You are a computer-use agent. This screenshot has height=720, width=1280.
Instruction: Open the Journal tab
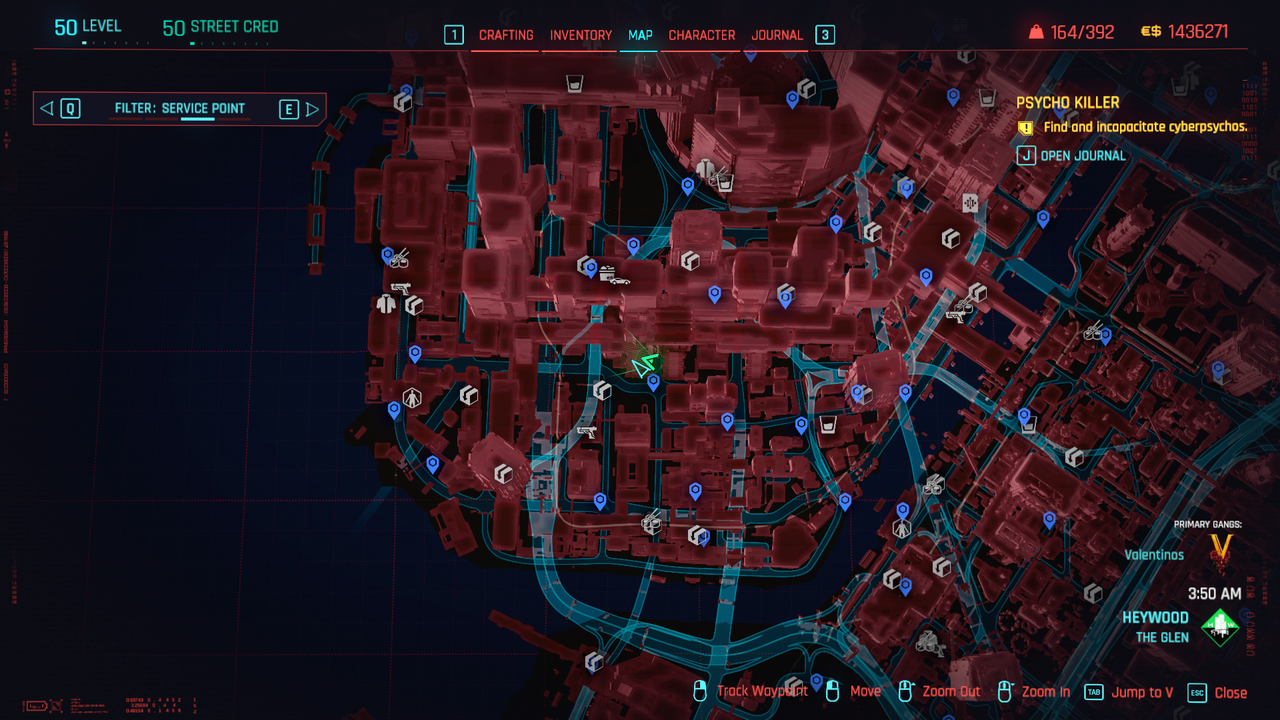777,35
